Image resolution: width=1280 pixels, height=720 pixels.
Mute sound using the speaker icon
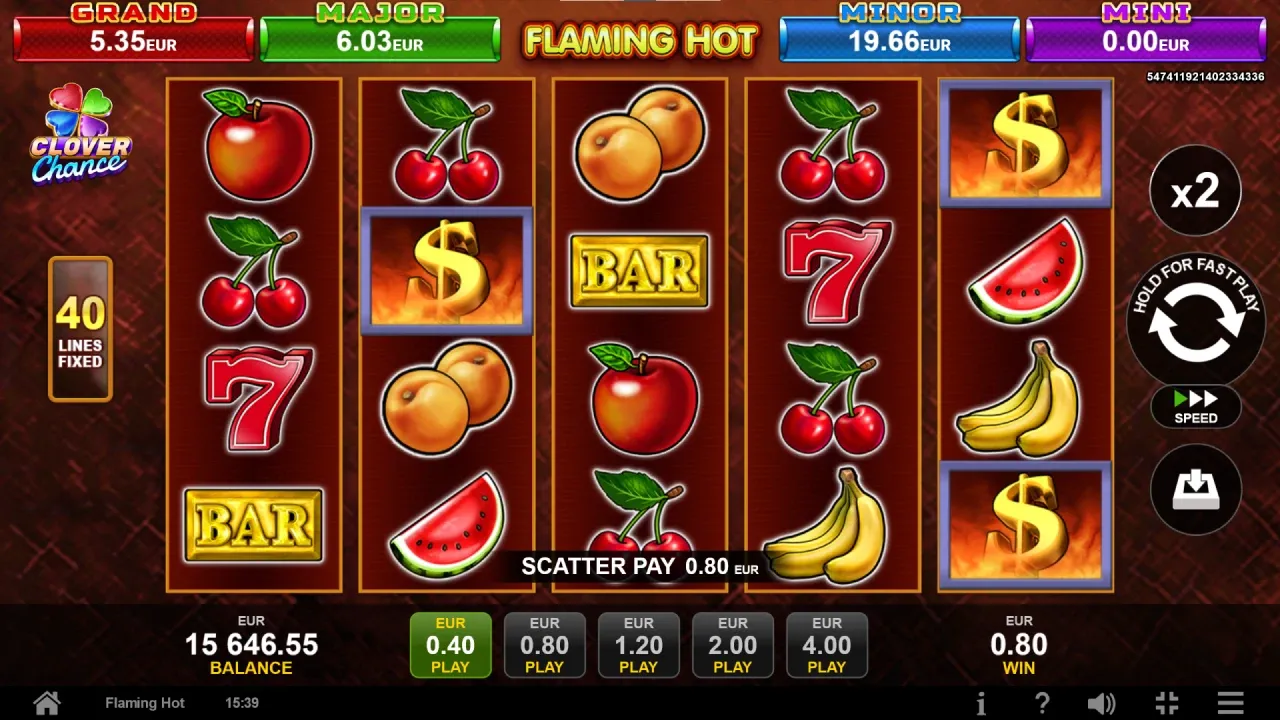click(x=1102, y=703)
